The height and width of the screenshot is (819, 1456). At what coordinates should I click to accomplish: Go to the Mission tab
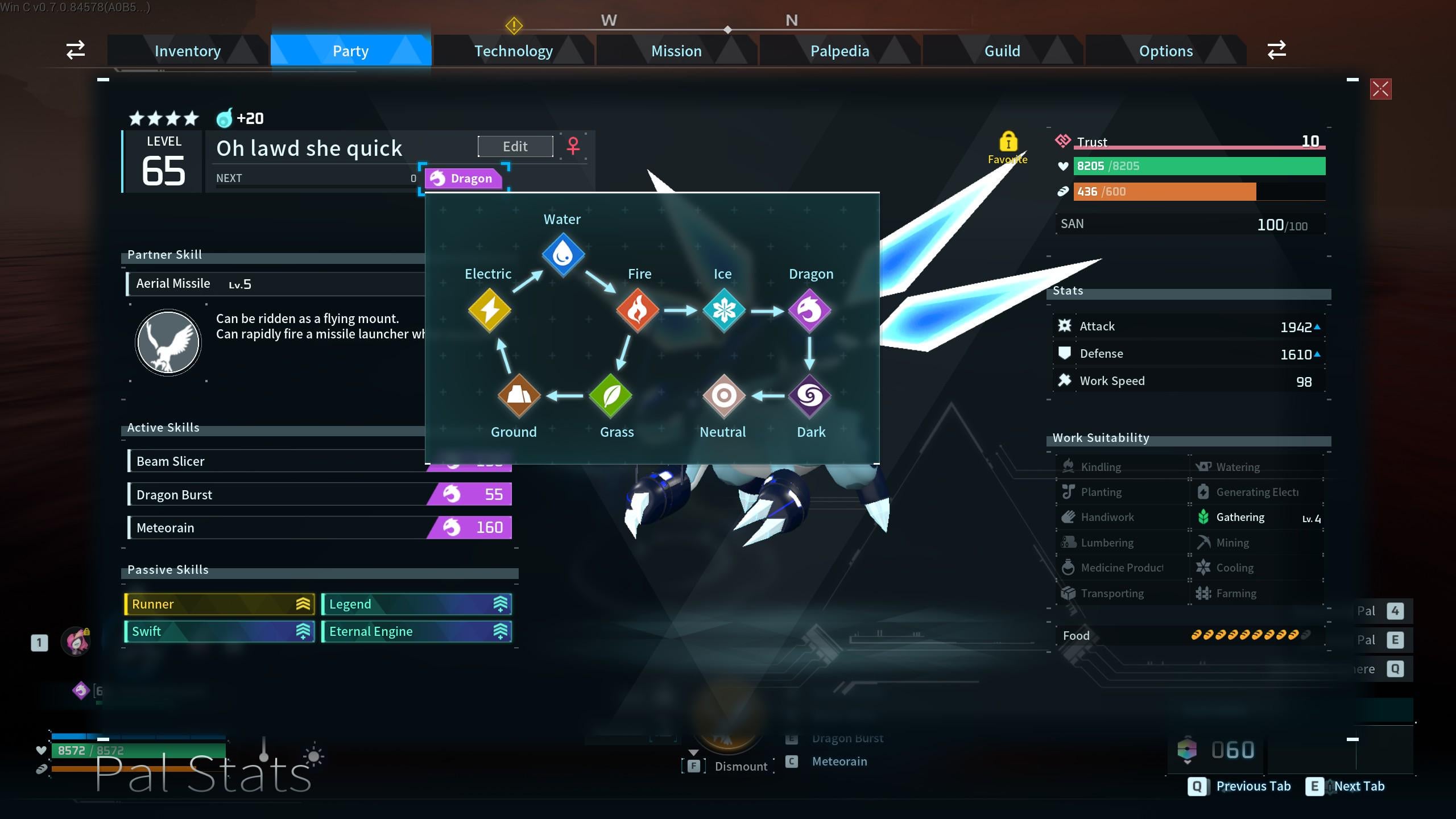pos(676,51)
